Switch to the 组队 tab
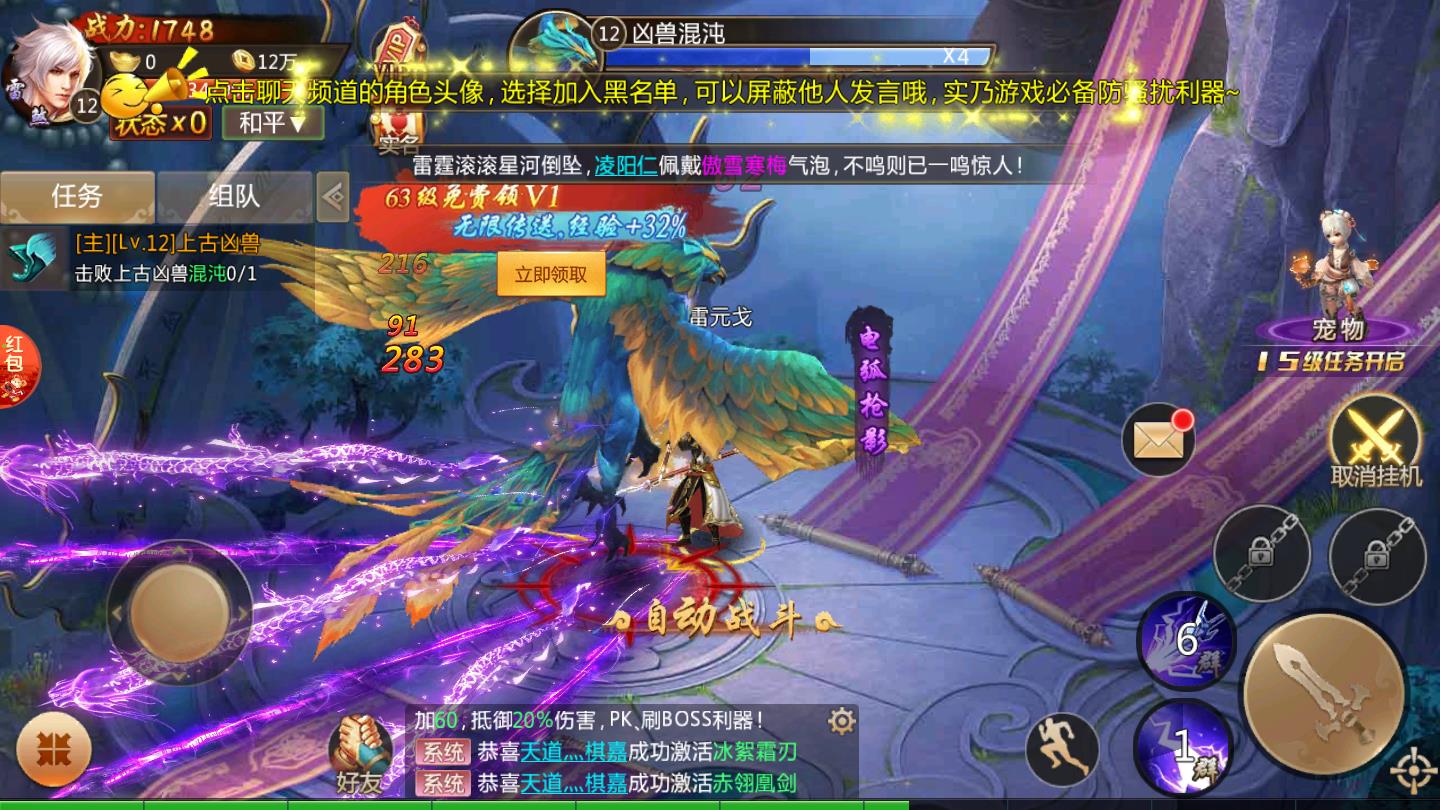The image size is (1440, 810). click(x=236, y=197)
